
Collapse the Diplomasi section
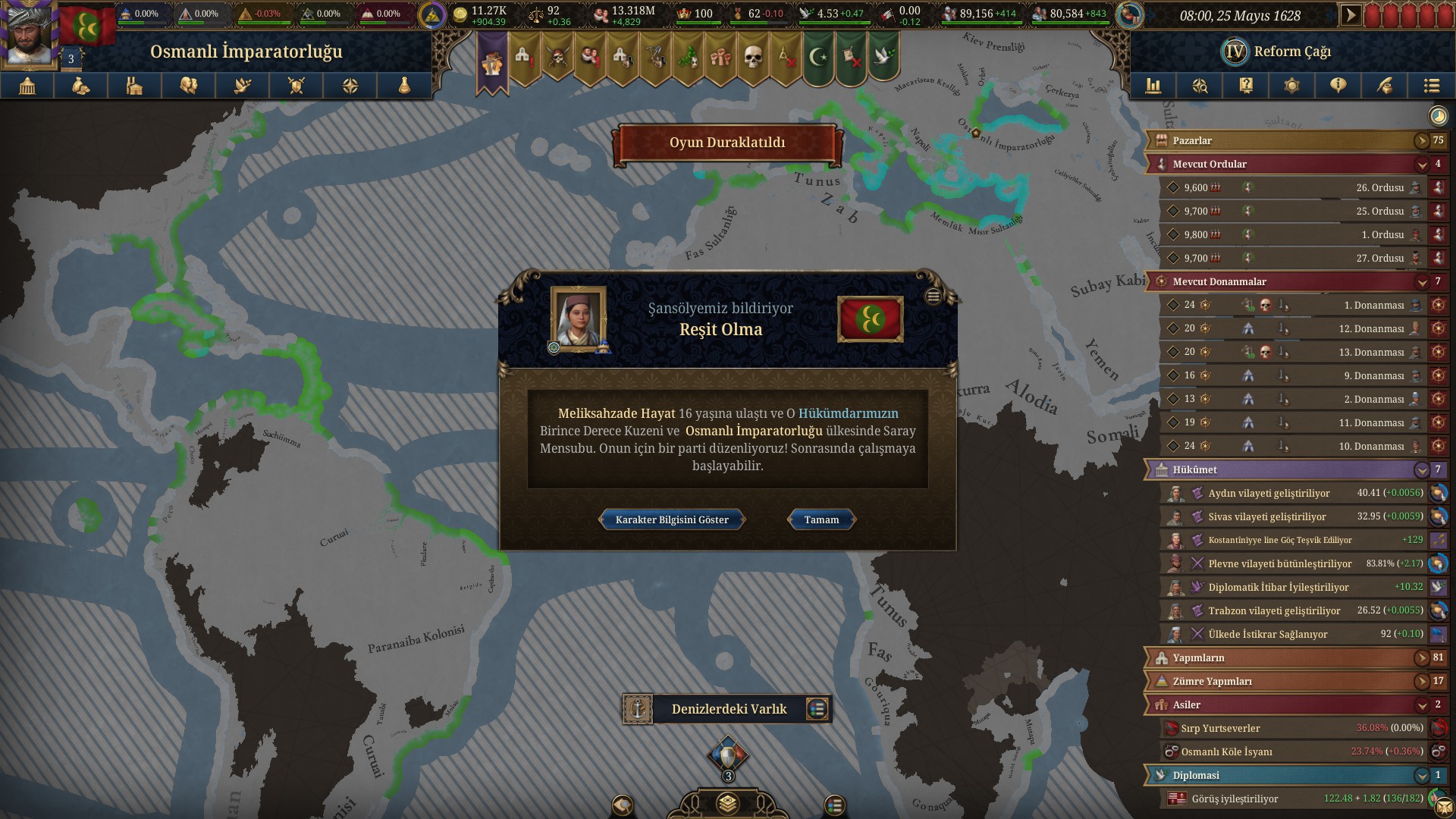point(1421,775)
